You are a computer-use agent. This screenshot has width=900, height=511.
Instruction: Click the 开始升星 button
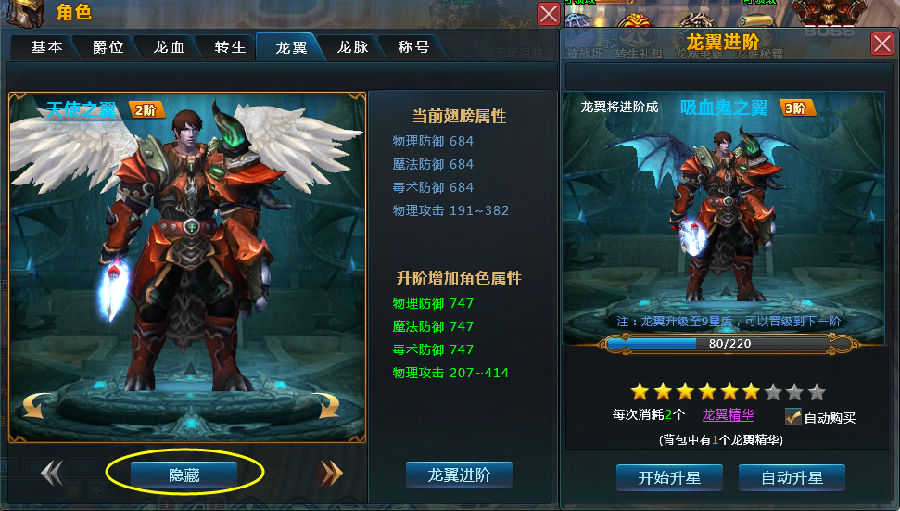tap(670, 478)
